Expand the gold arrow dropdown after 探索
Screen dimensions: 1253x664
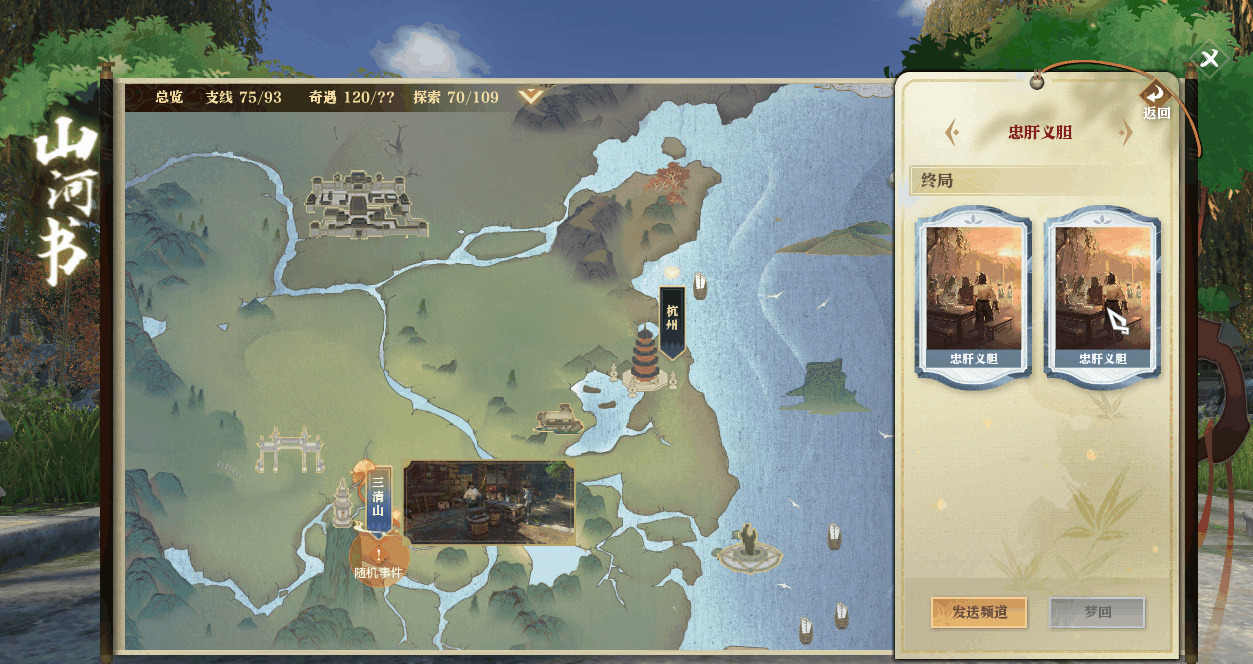pyautogui.click(x=531, y=97)
